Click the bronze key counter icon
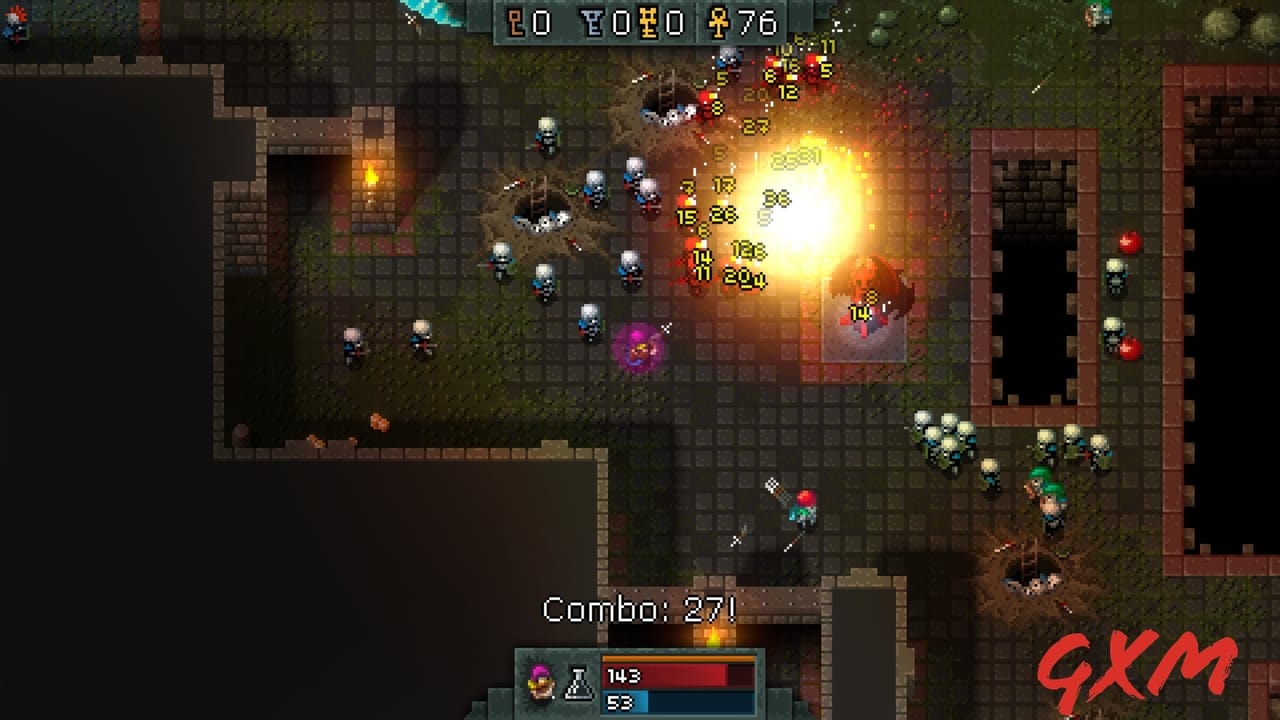 tap(515, 23)
